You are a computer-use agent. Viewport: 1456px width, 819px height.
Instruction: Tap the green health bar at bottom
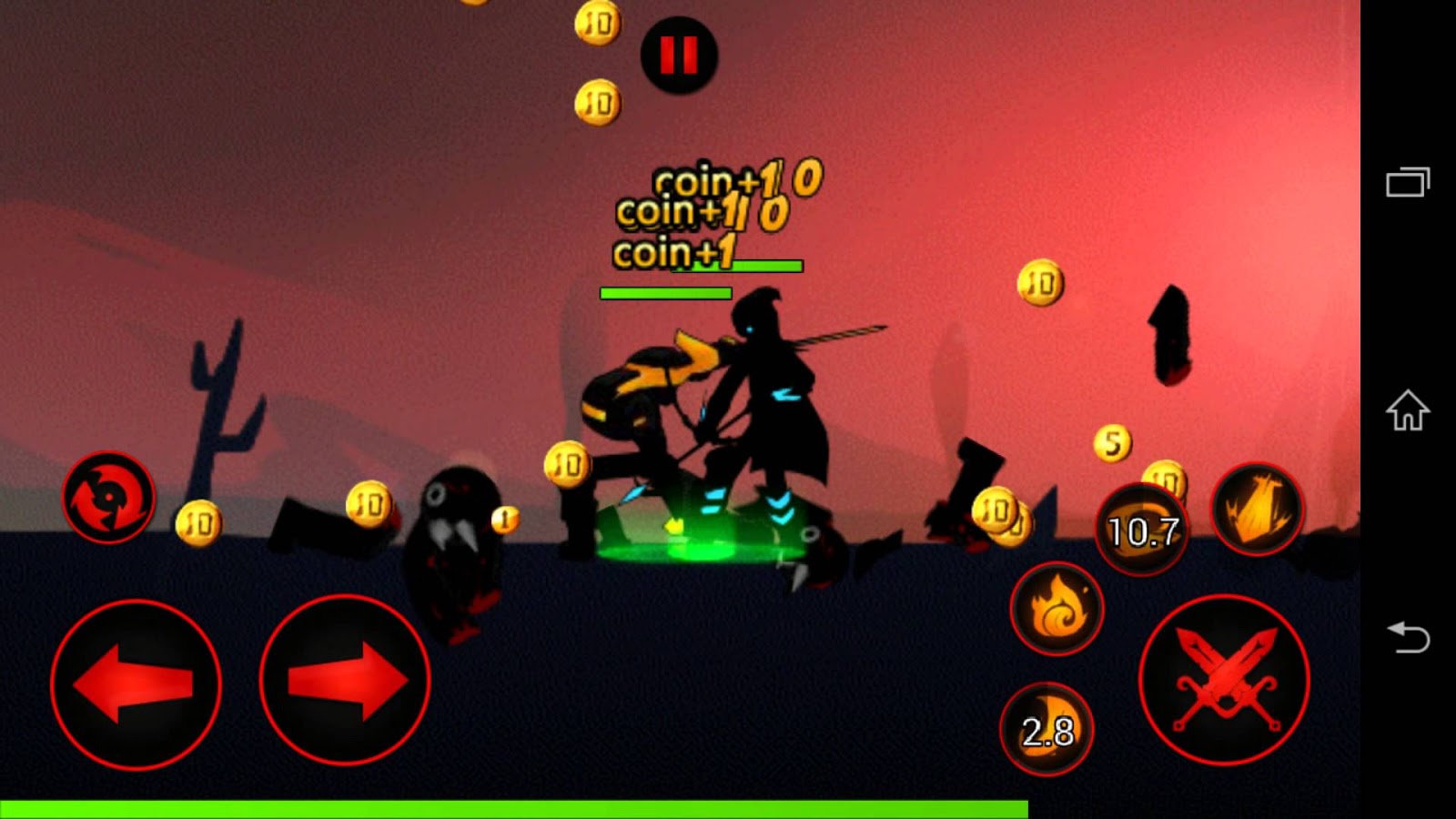coord(510,804)
